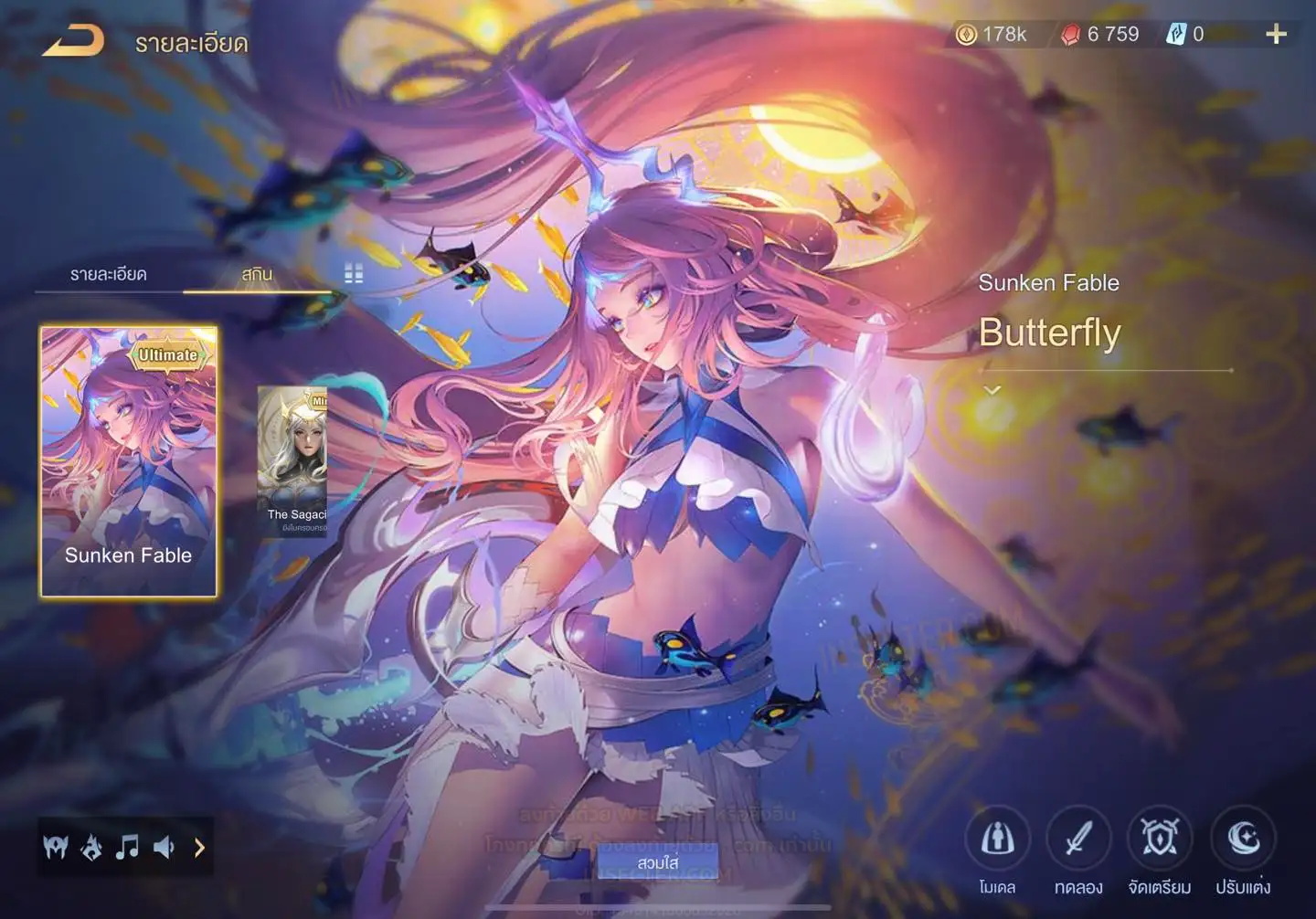Open the โมเดล model viewer
The width and height of the screenshot is (1316, 919).
pos(997,840)
